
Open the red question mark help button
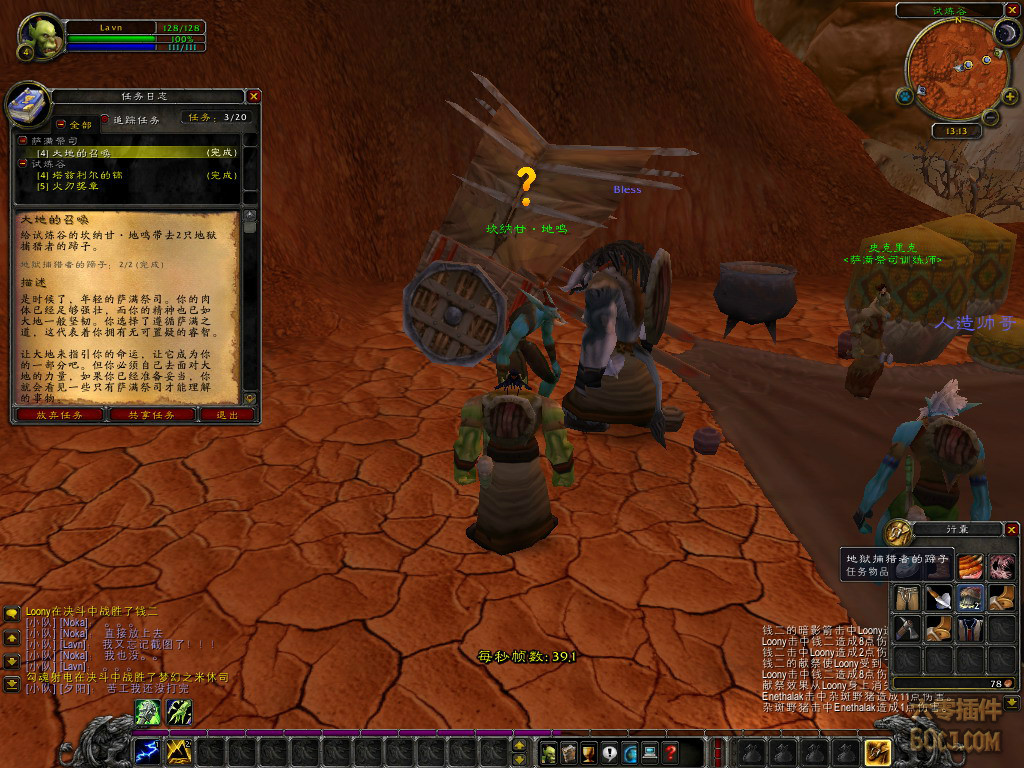[x=671, y=752]
